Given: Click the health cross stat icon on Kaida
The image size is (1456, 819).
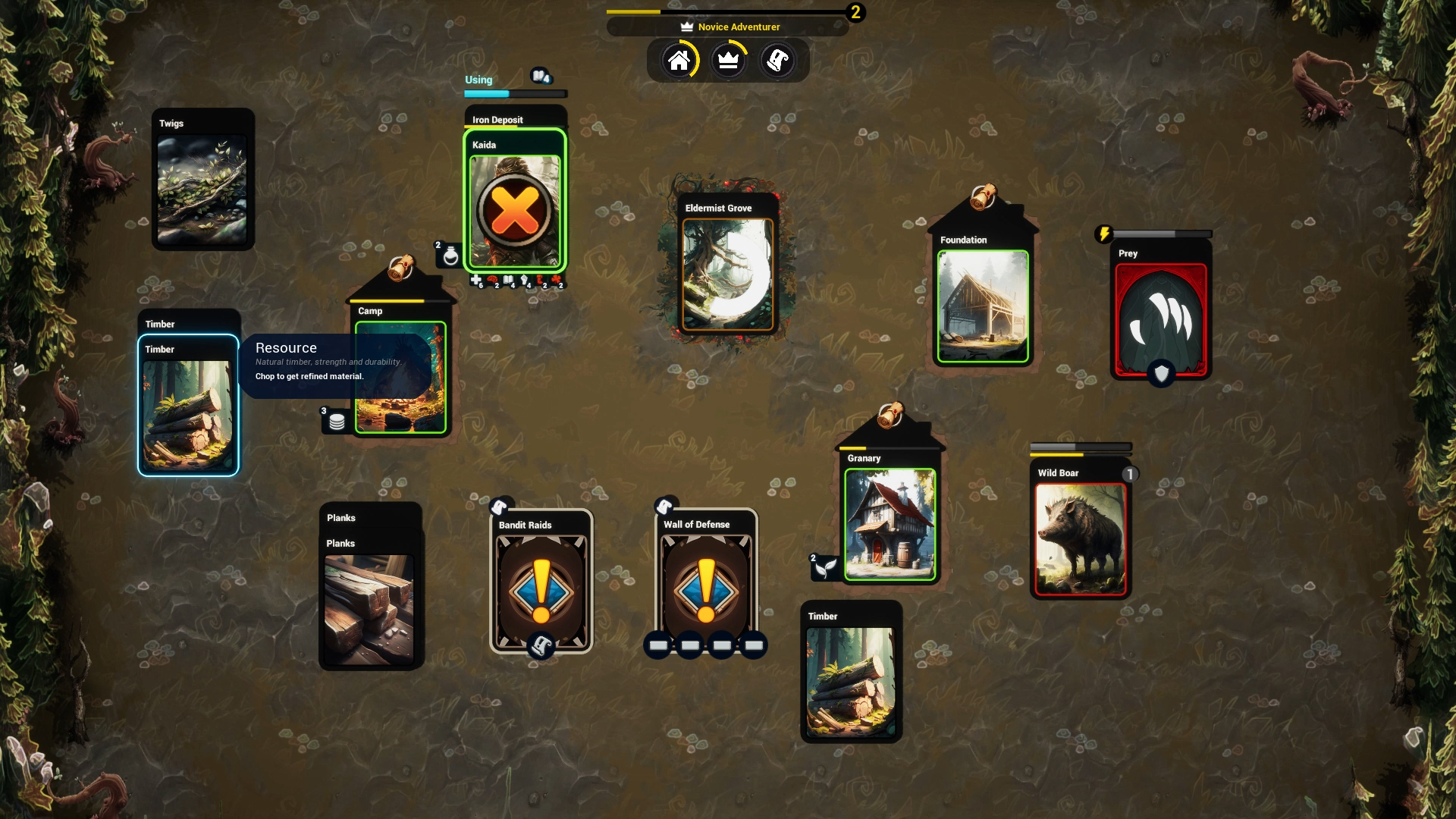Looking at the screenshot, I should click(476, 281).
